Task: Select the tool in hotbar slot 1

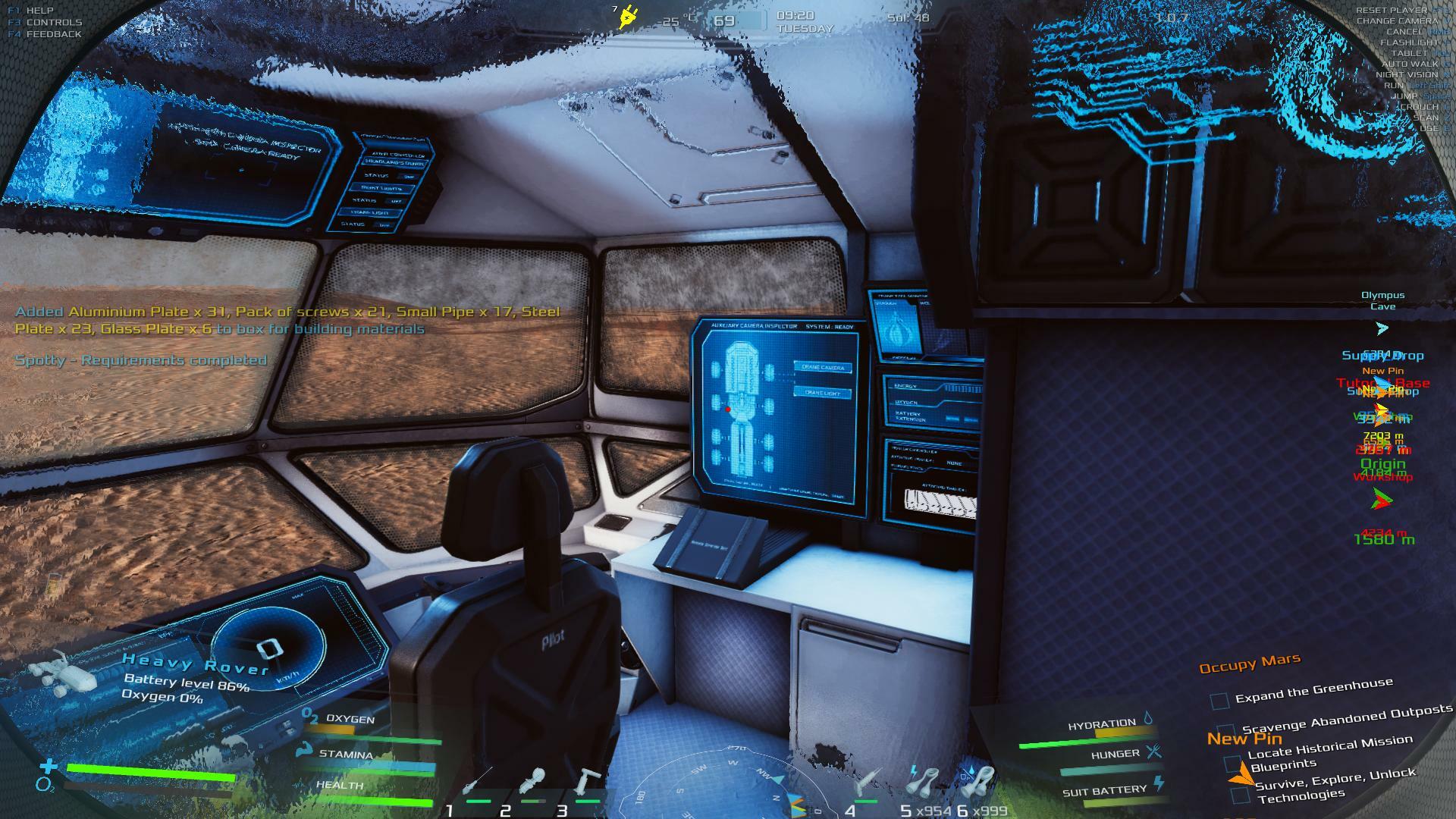Action: click(x=477, y=783)
